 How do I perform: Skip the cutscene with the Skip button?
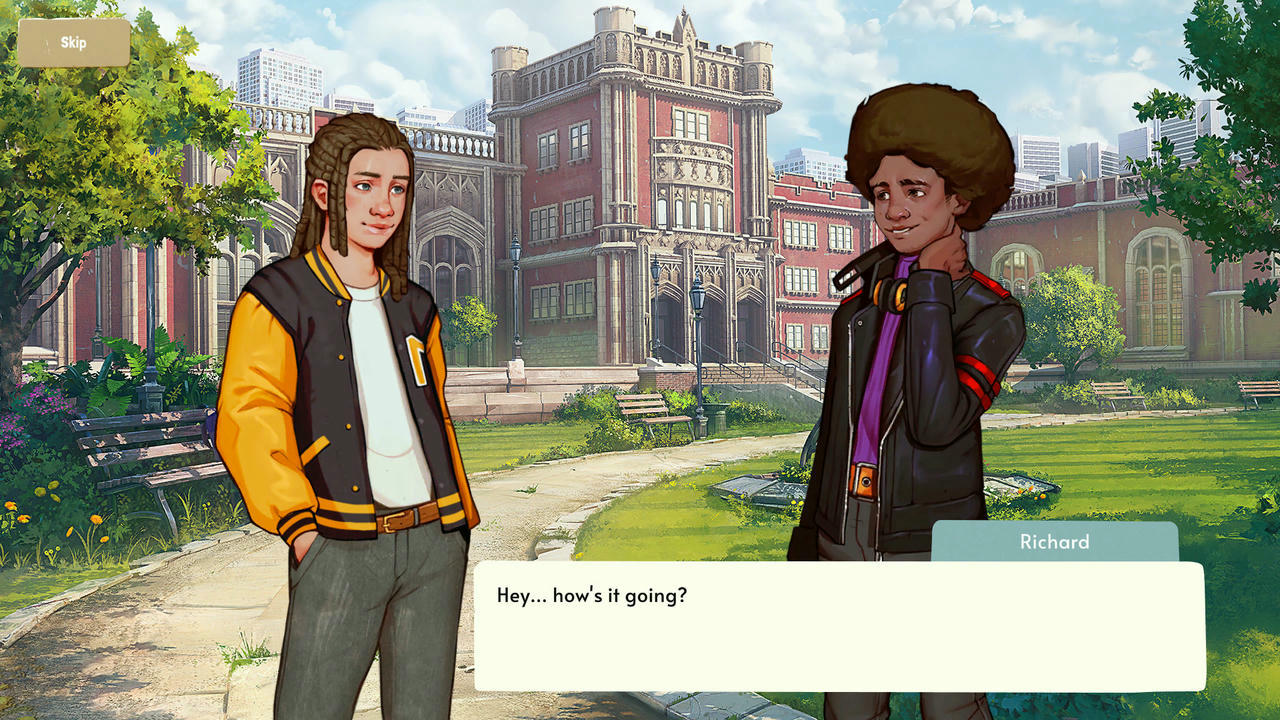pos(74,43)
